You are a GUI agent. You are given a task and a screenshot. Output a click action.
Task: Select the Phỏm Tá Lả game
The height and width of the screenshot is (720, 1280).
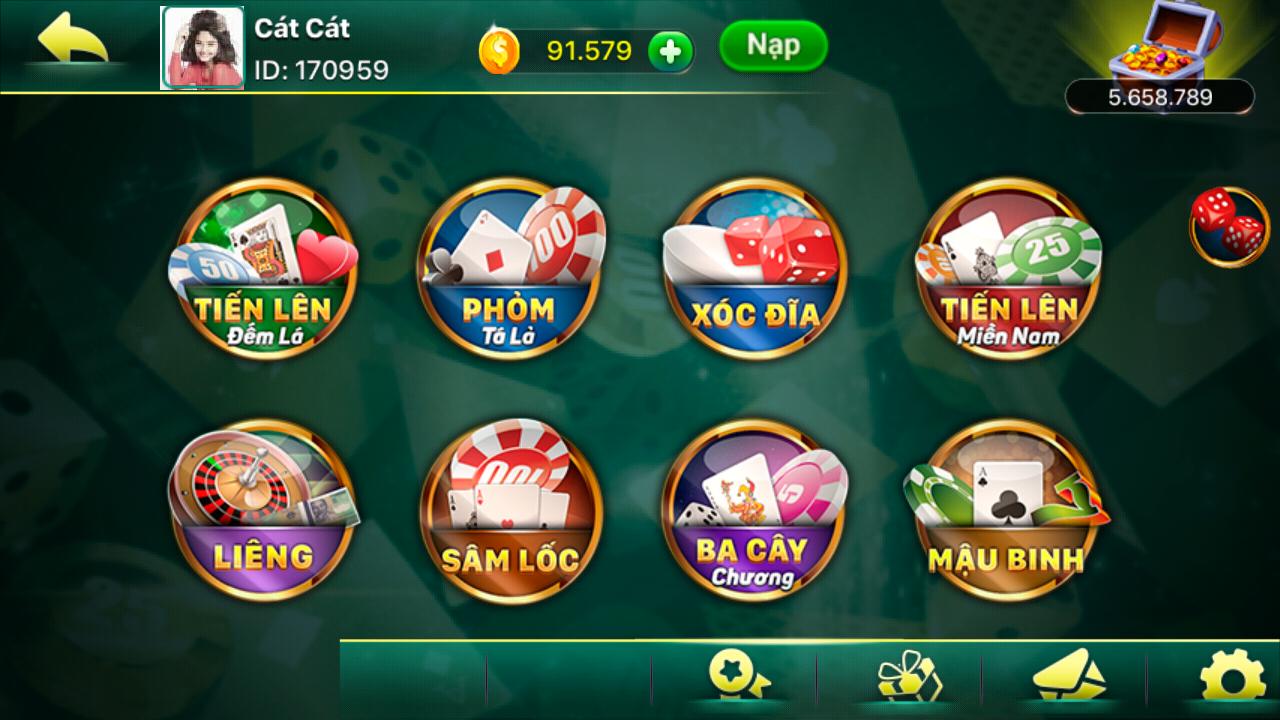click(508, 268)
